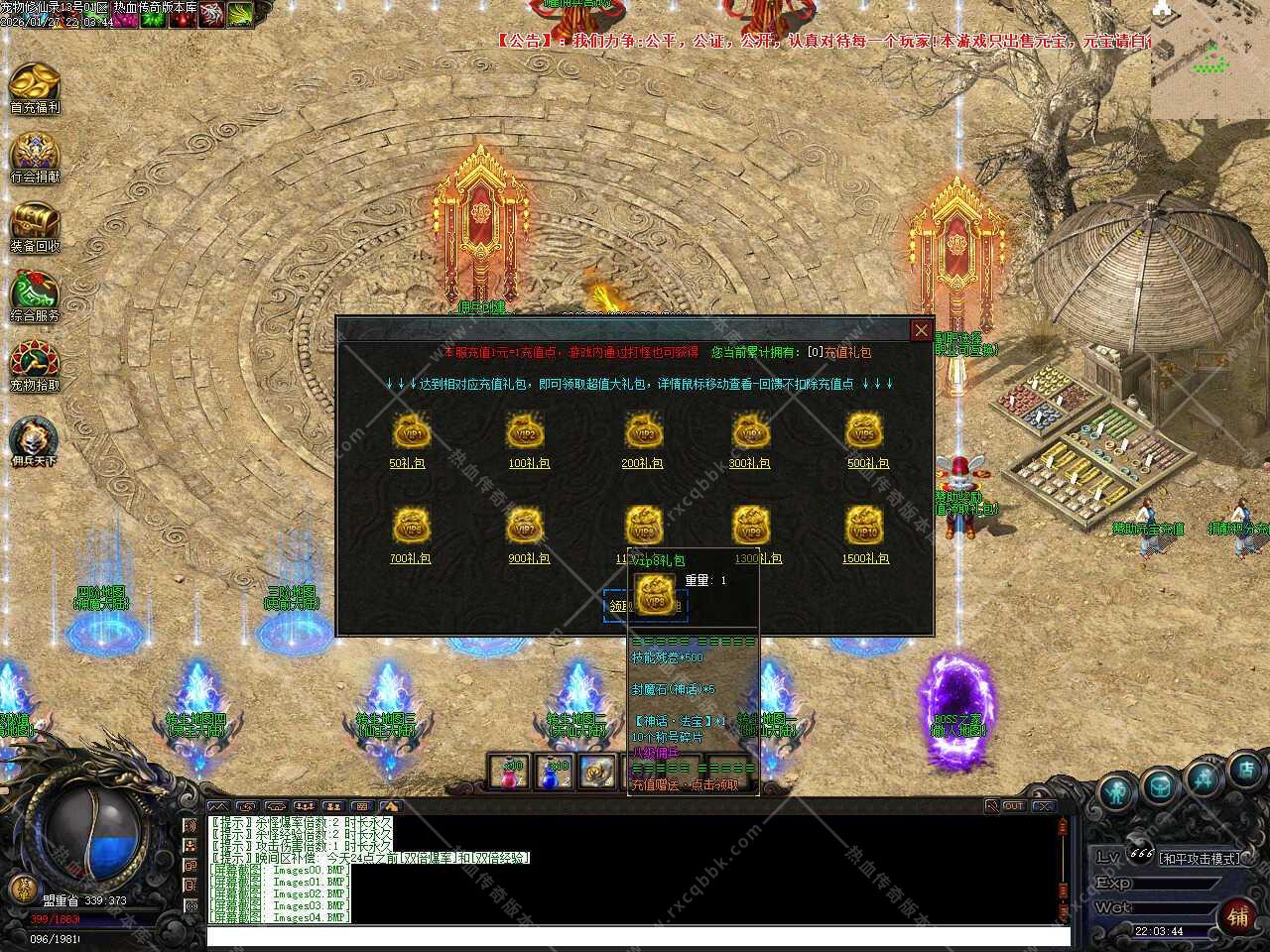Pick the VIP3 200礼包 gift pack
The image size is (1270, 952).
click(x=643, y=434)
